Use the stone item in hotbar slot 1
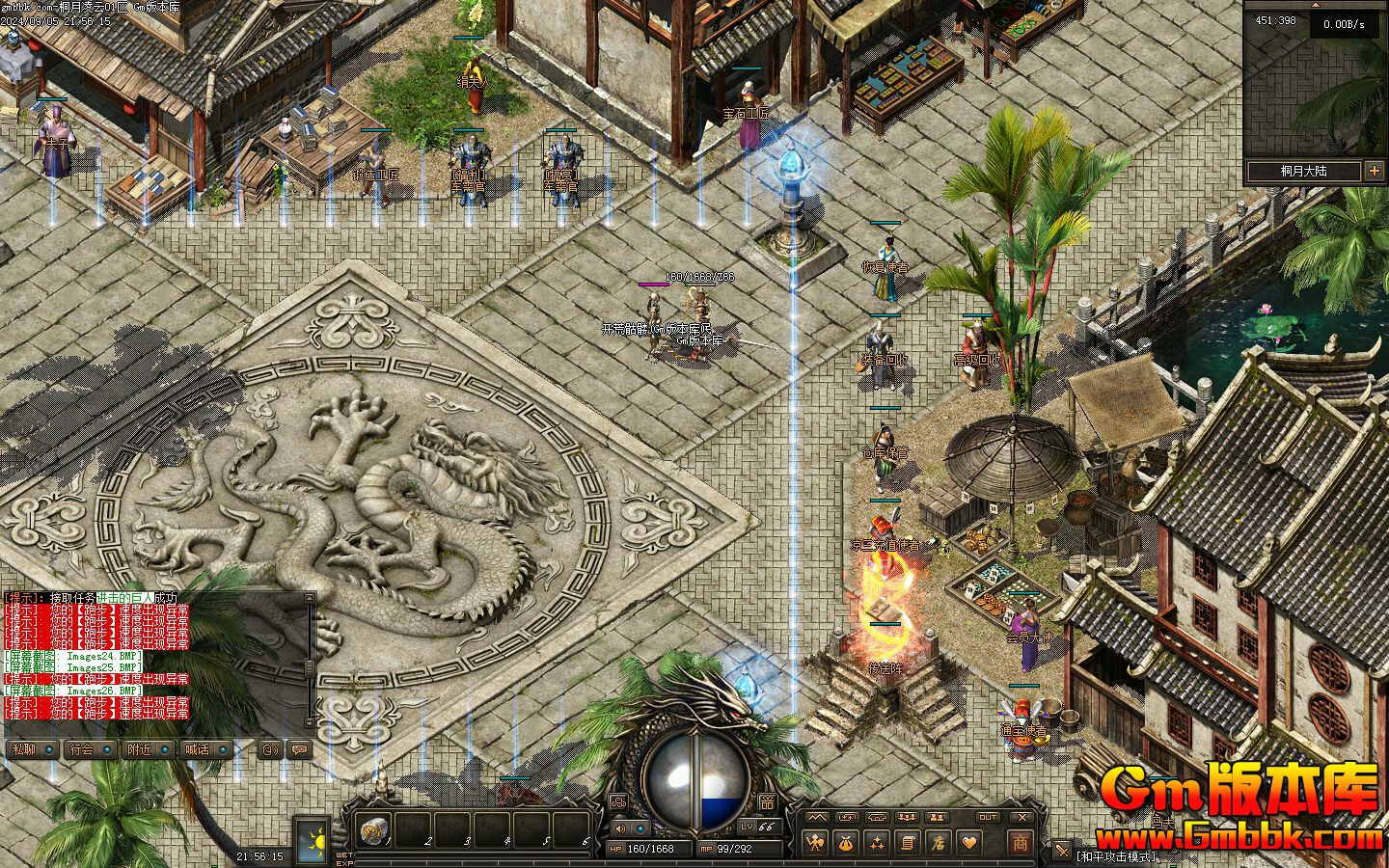Image resolution: width=1389 pixels, height=868 pixels. coord(373,828)
